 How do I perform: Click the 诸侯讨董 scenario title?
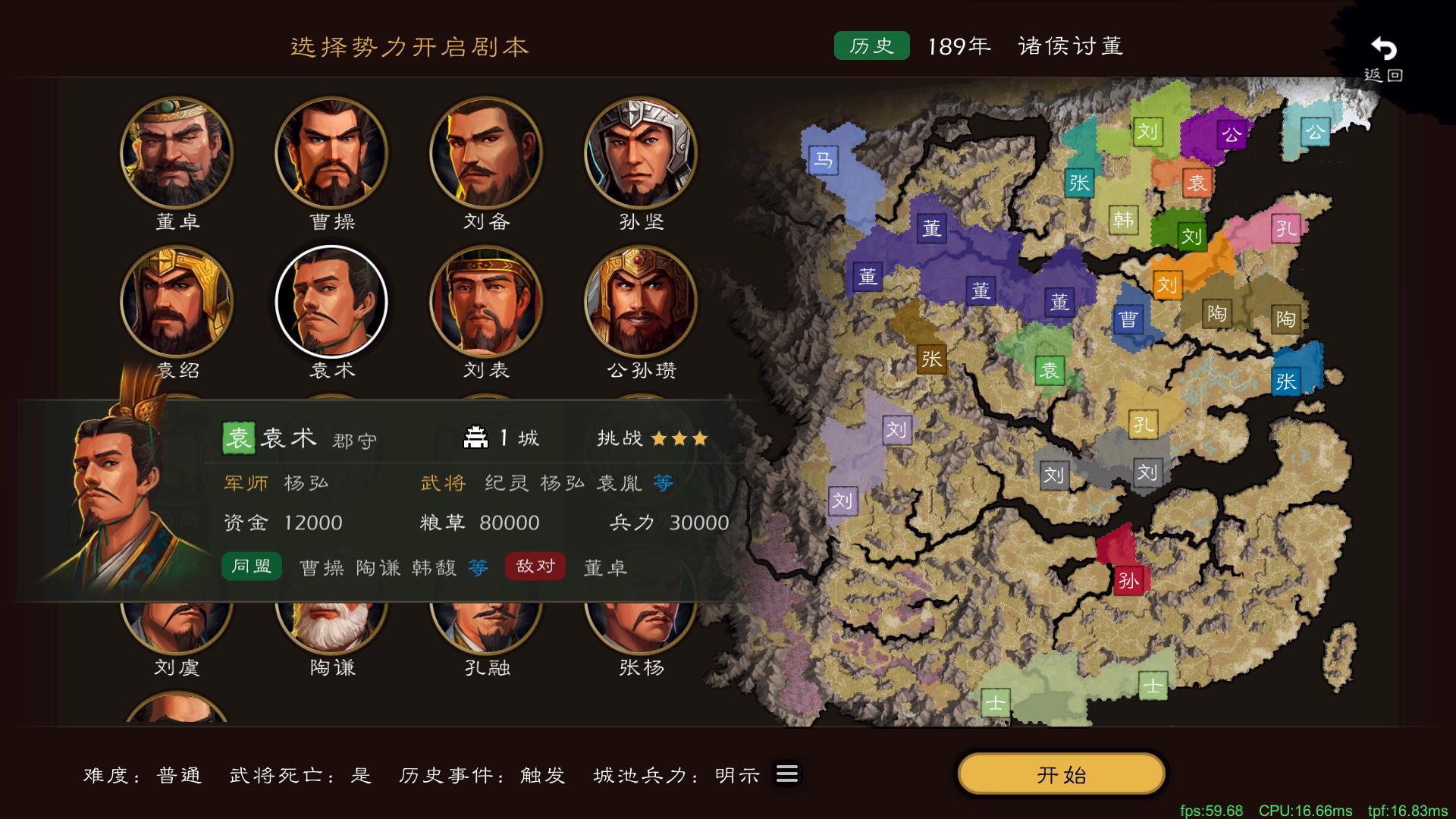click(x=1071, y=45)
